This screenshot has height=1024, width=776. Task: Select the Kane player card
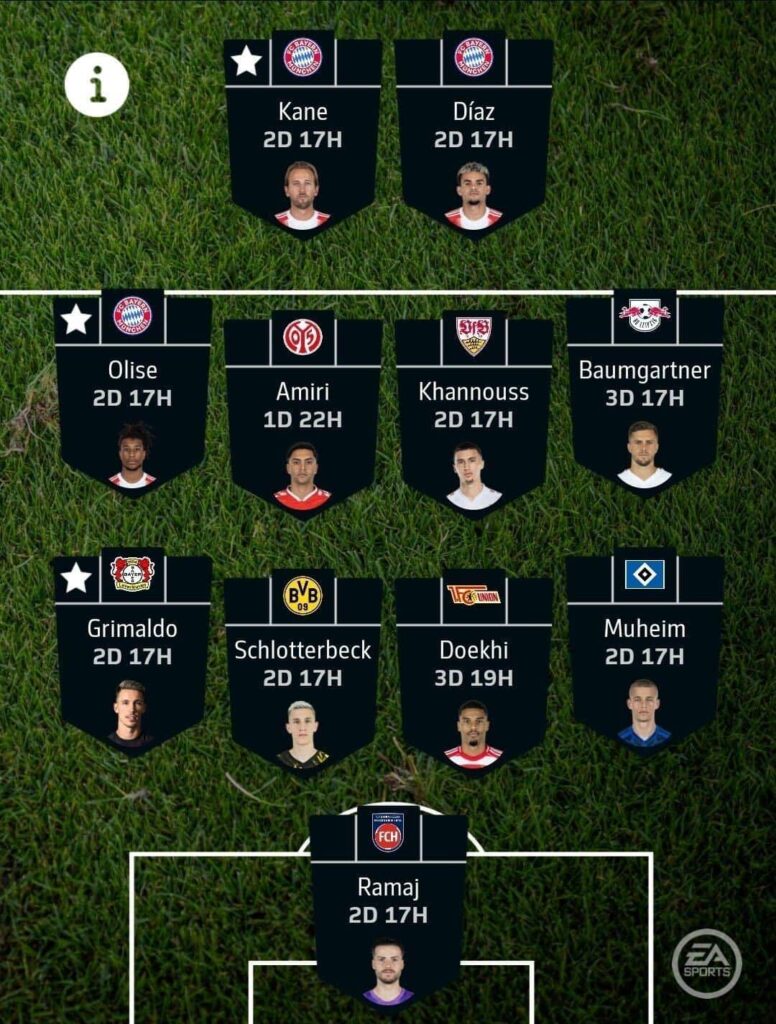(303, 135)
